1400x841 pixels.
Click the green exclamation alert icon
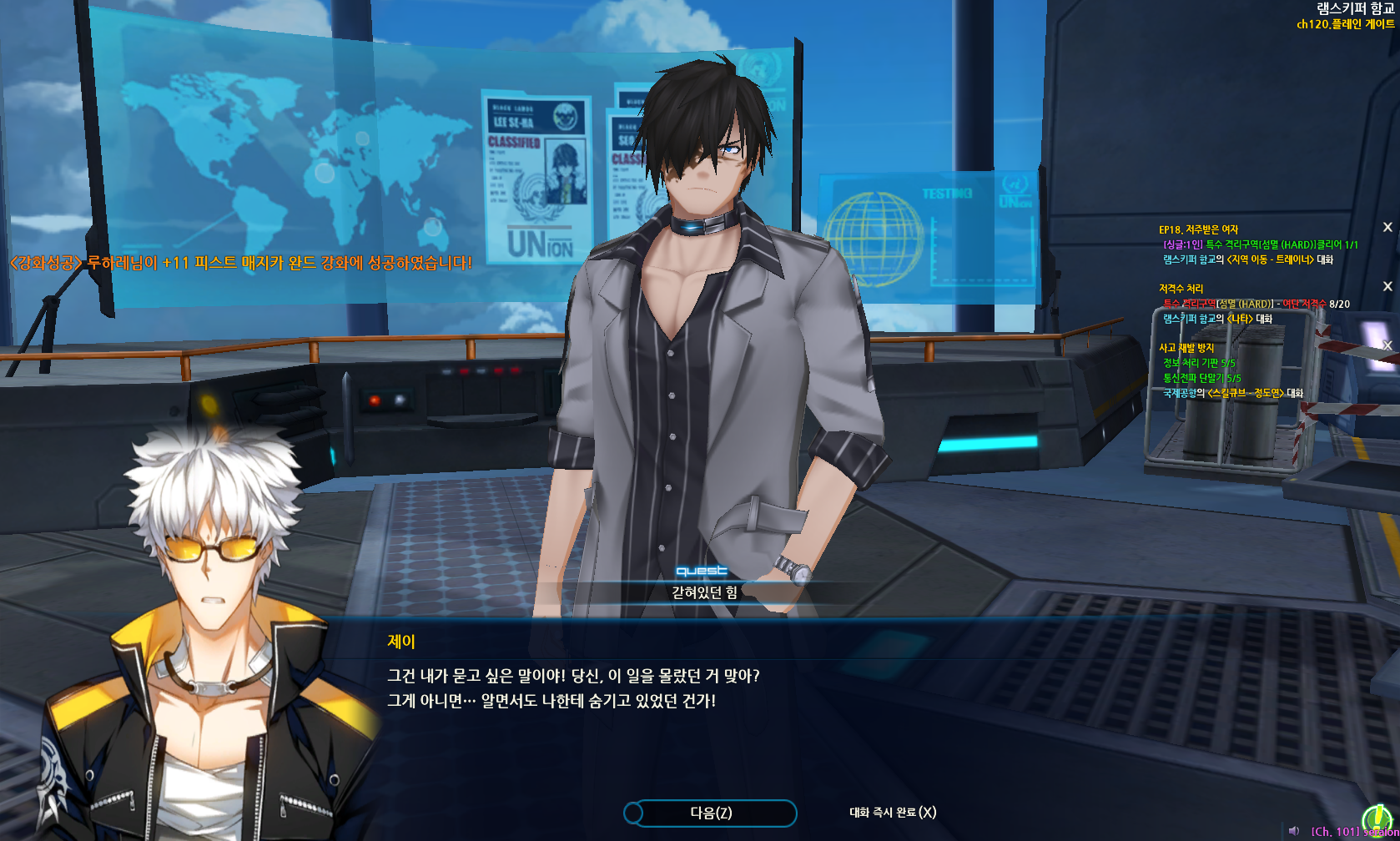coord(1375,818)
